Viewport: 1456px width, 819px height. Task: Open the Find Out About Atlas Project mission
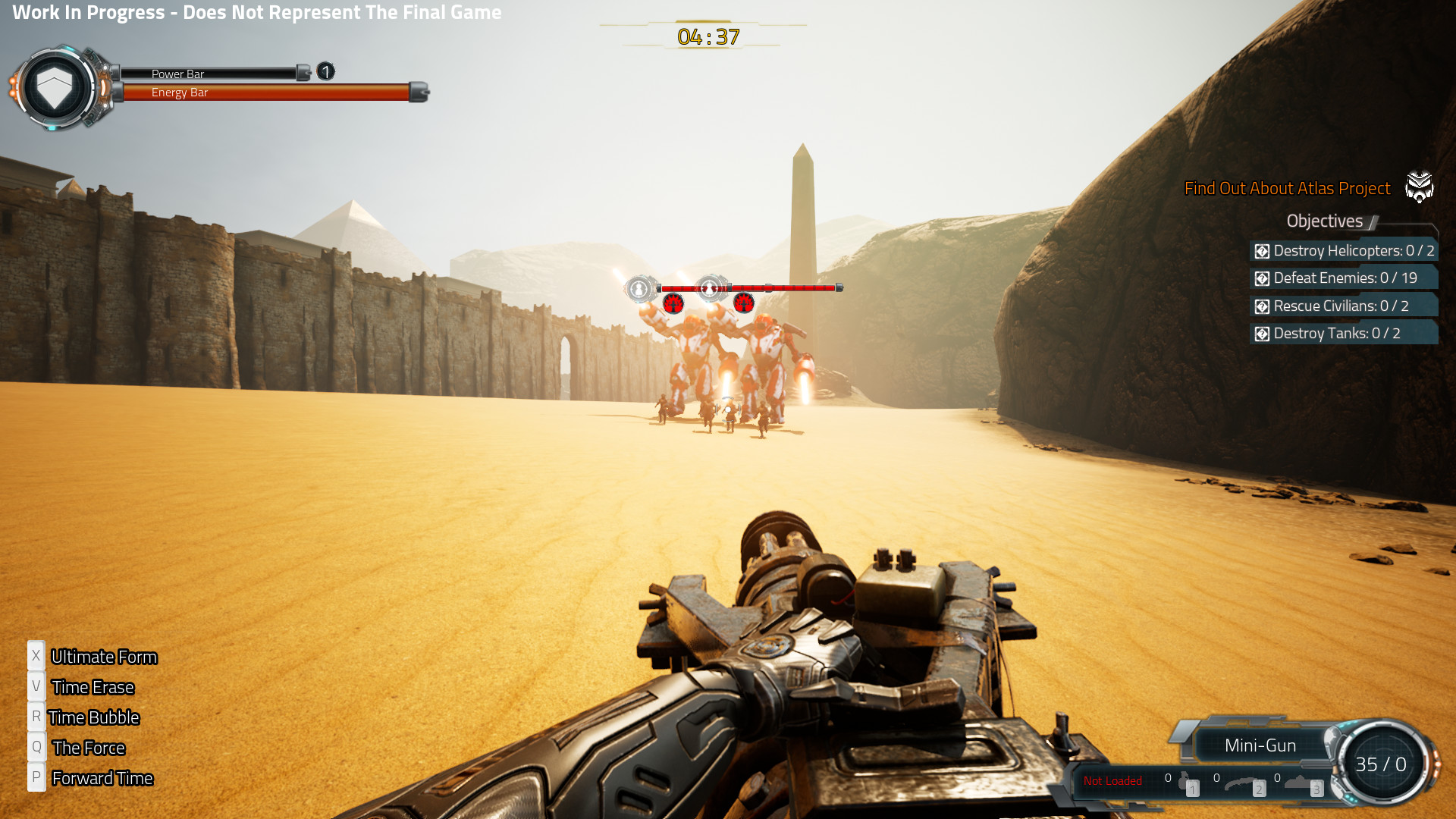pyautogui.click(x=1287, y=188)
